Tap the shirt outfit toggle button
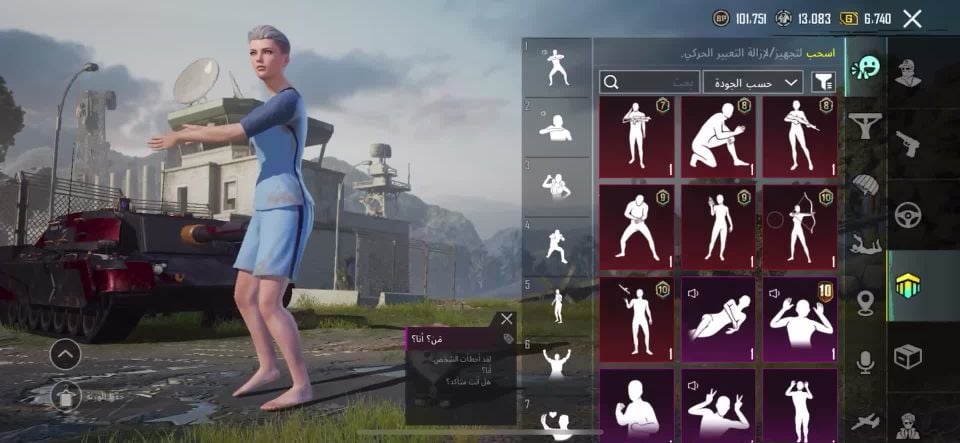Viewport: 960px width, 443px height. [x=65, y=397]
